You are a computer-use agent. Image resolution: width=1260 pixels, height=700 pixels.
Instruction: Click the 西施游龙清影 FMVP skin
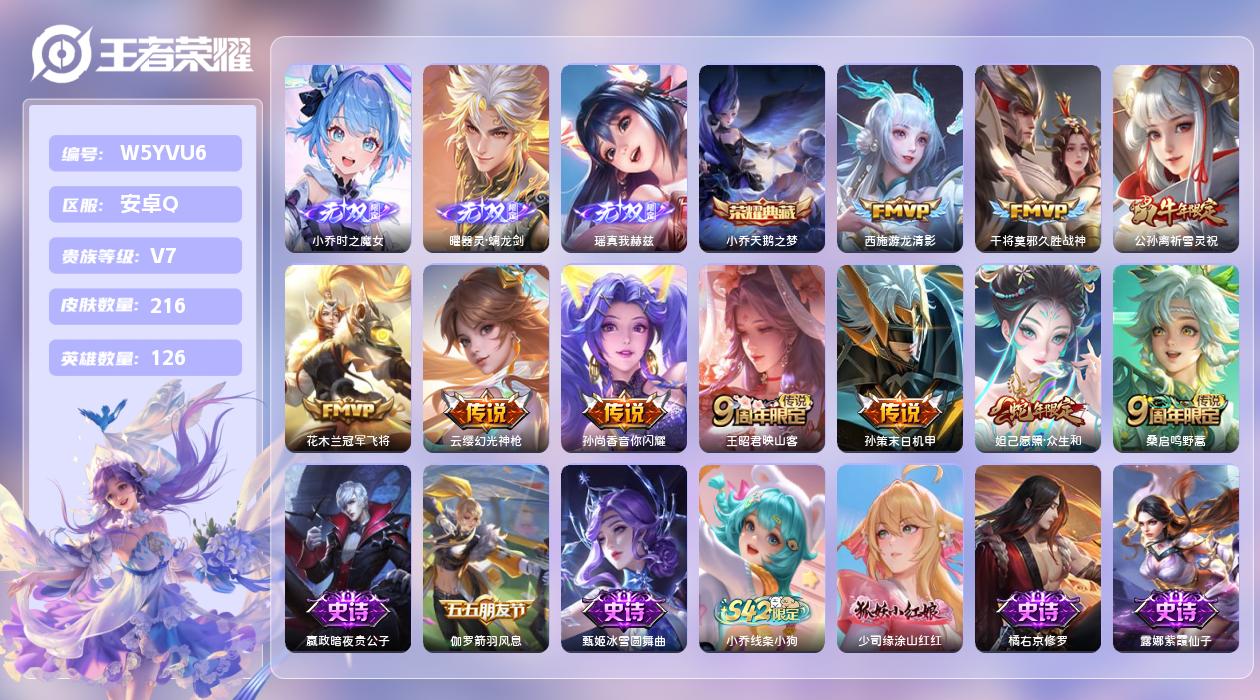[900, 158]
